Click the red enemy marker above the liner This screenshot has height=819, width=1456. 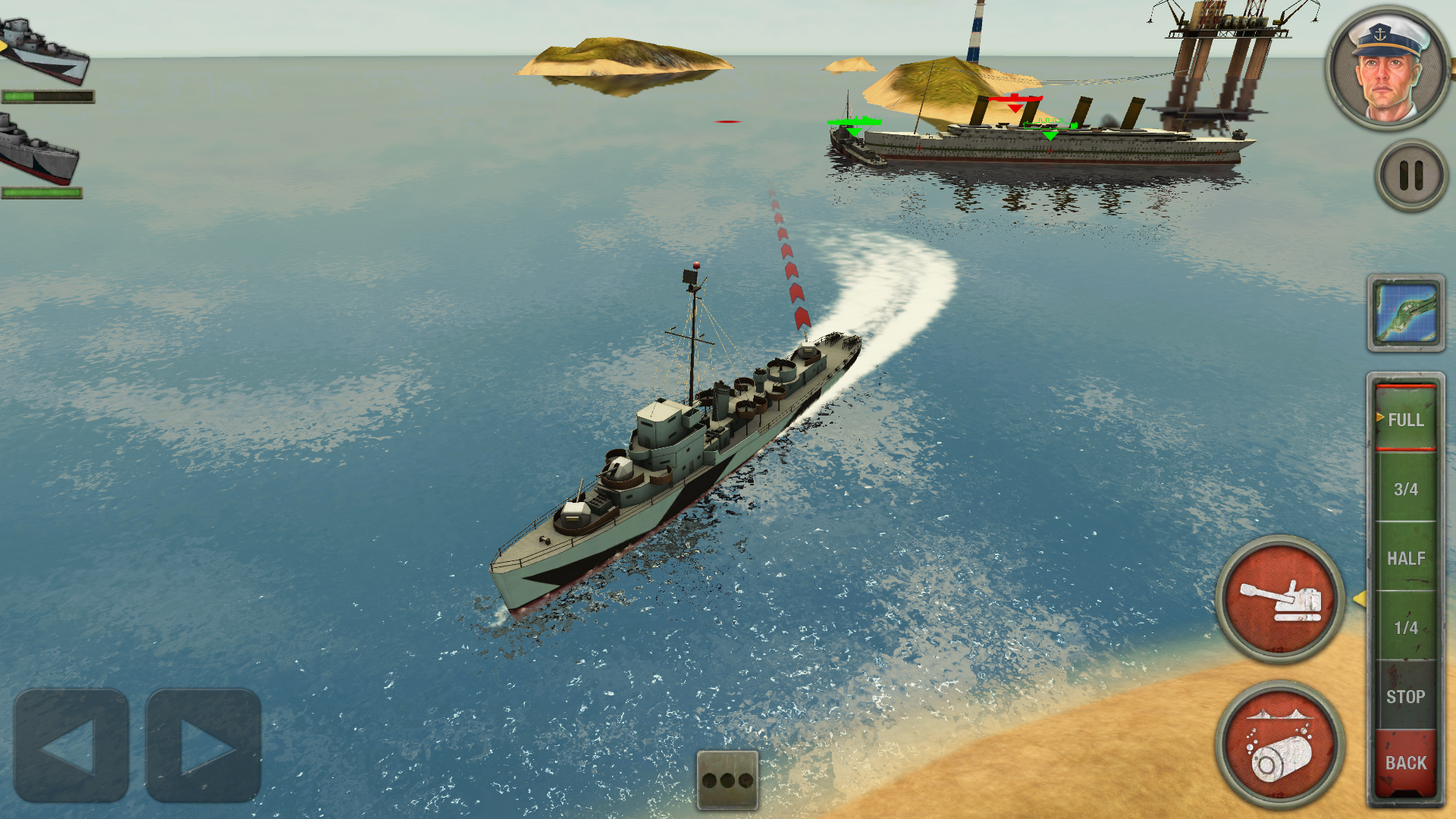1015,102
